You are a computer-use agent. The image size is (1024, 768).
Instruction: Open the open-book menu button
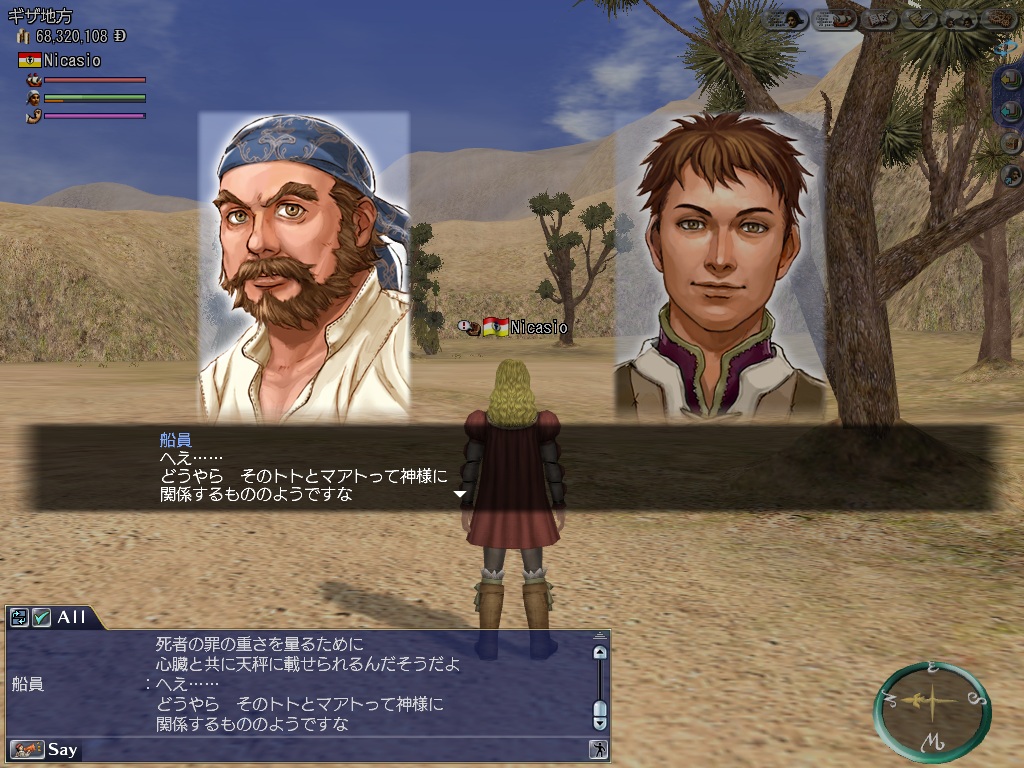[878, 19]
